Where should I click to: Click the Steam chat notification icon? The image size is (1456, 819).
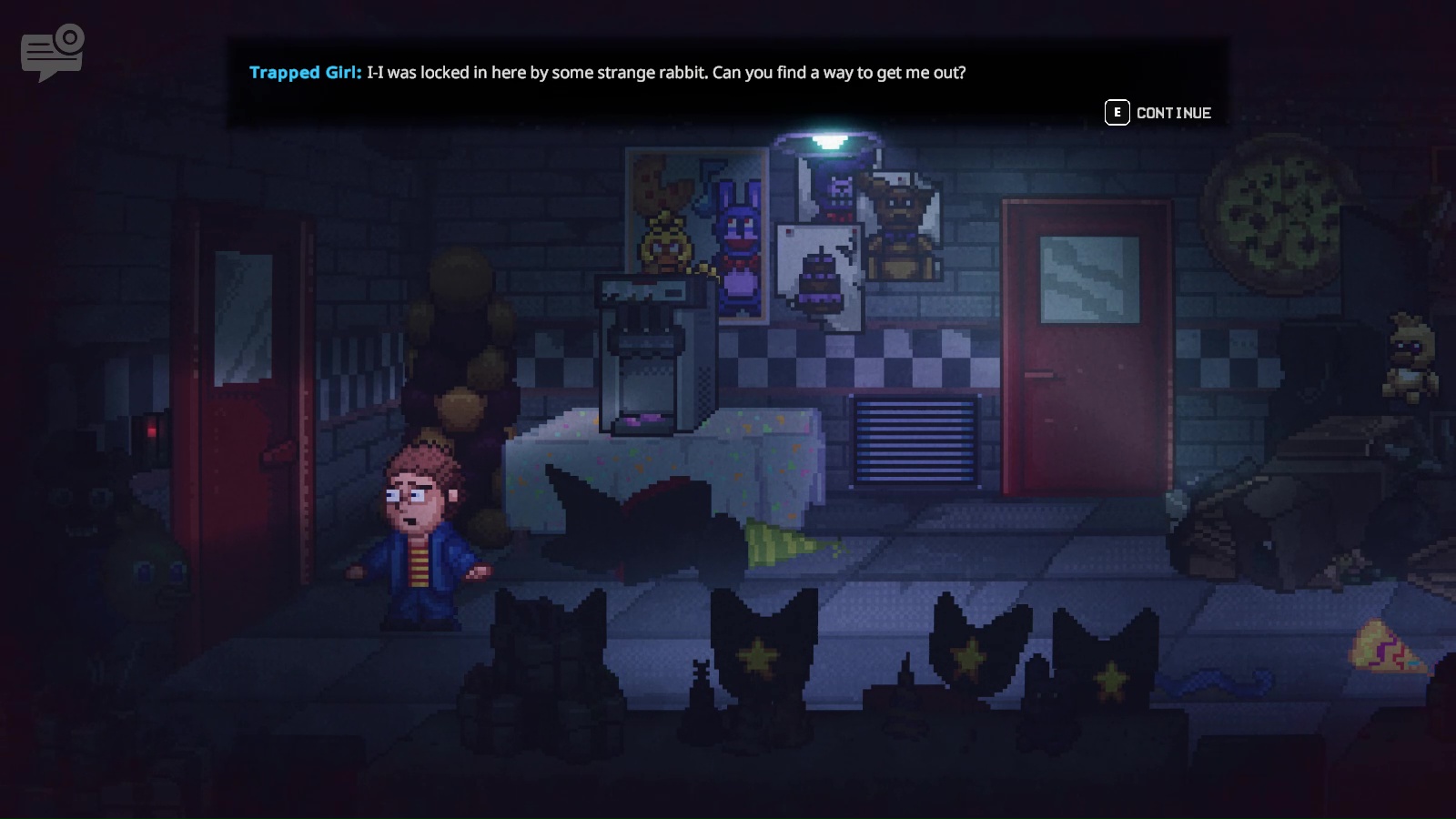click(x=50, y=50)
